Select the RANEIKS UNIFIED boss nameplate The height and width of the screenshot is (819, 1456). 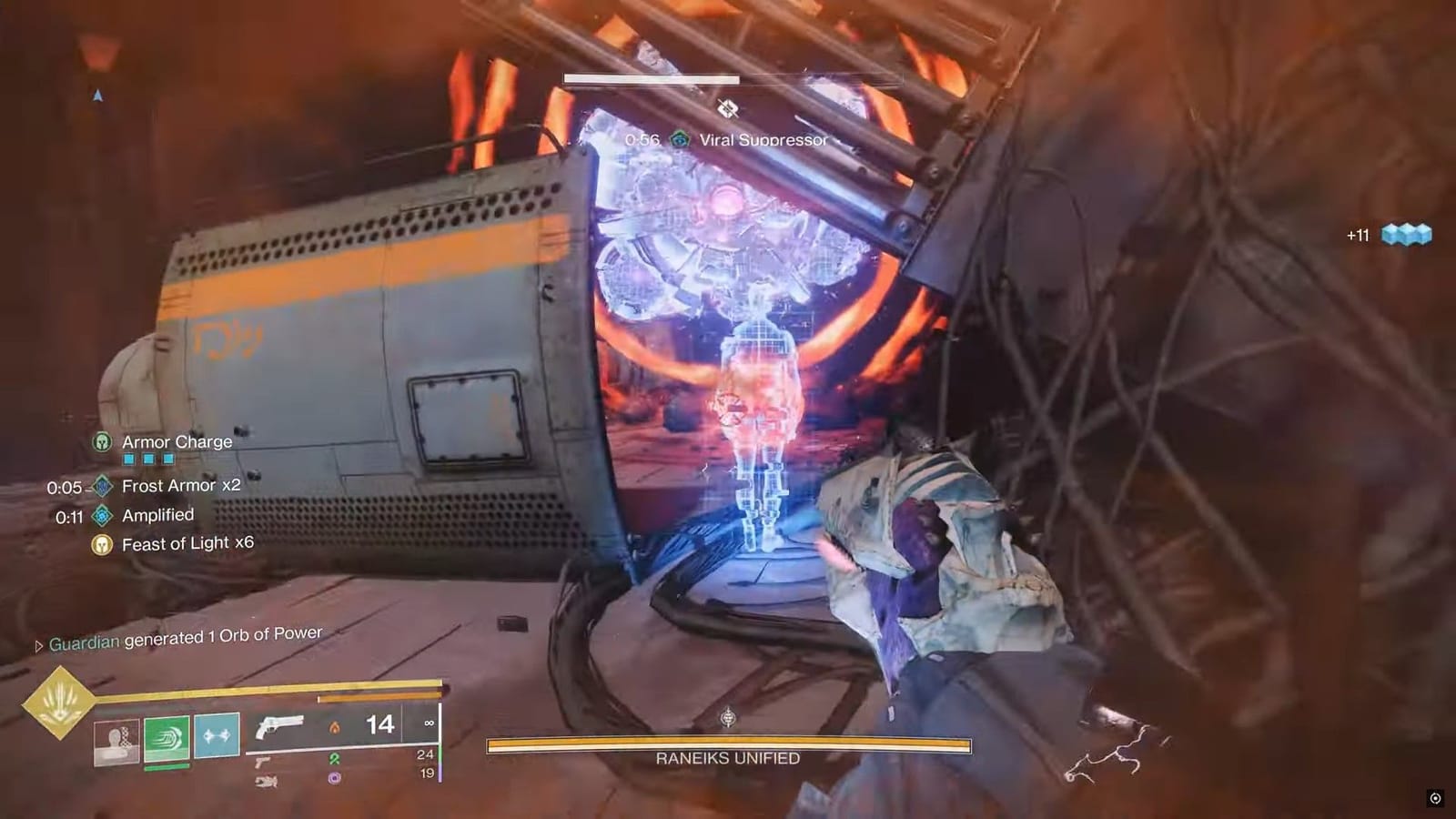(x=726, y=757)
